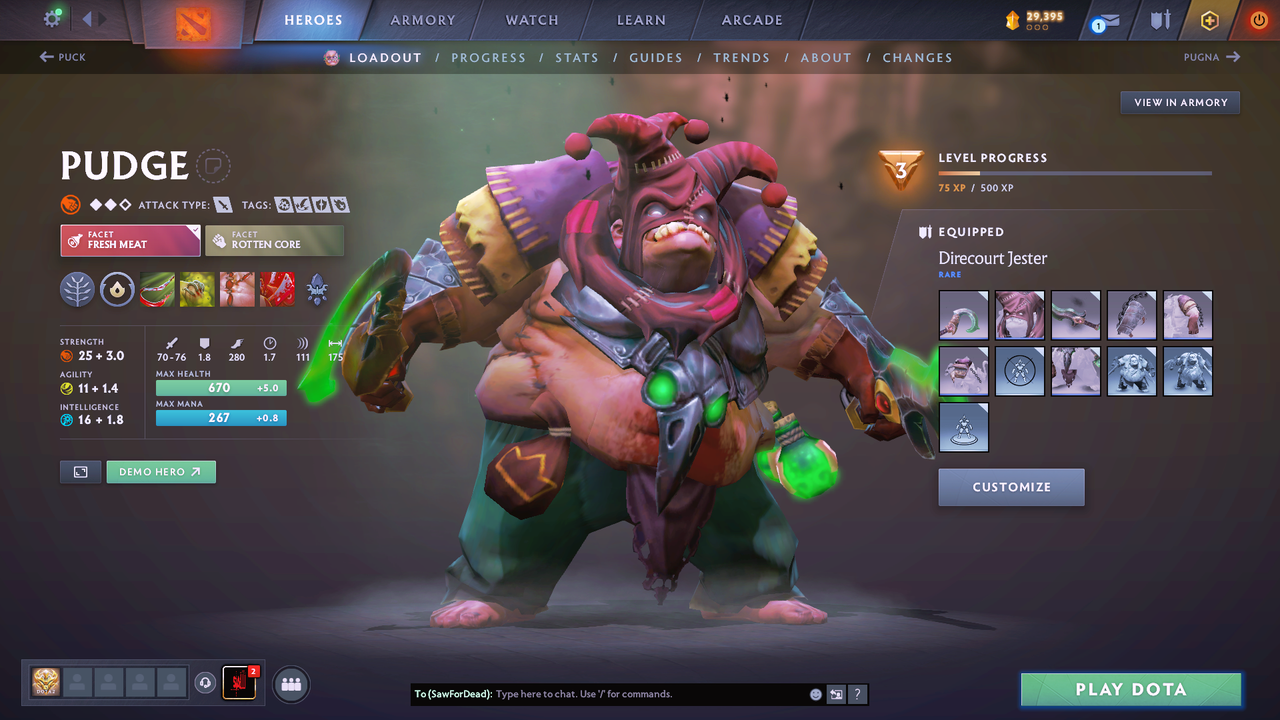The height and width of the screenshot is (720, 1280).
Task: Click the Dismember ability icon
Action: pyautogui.click(x=277, y=290)
